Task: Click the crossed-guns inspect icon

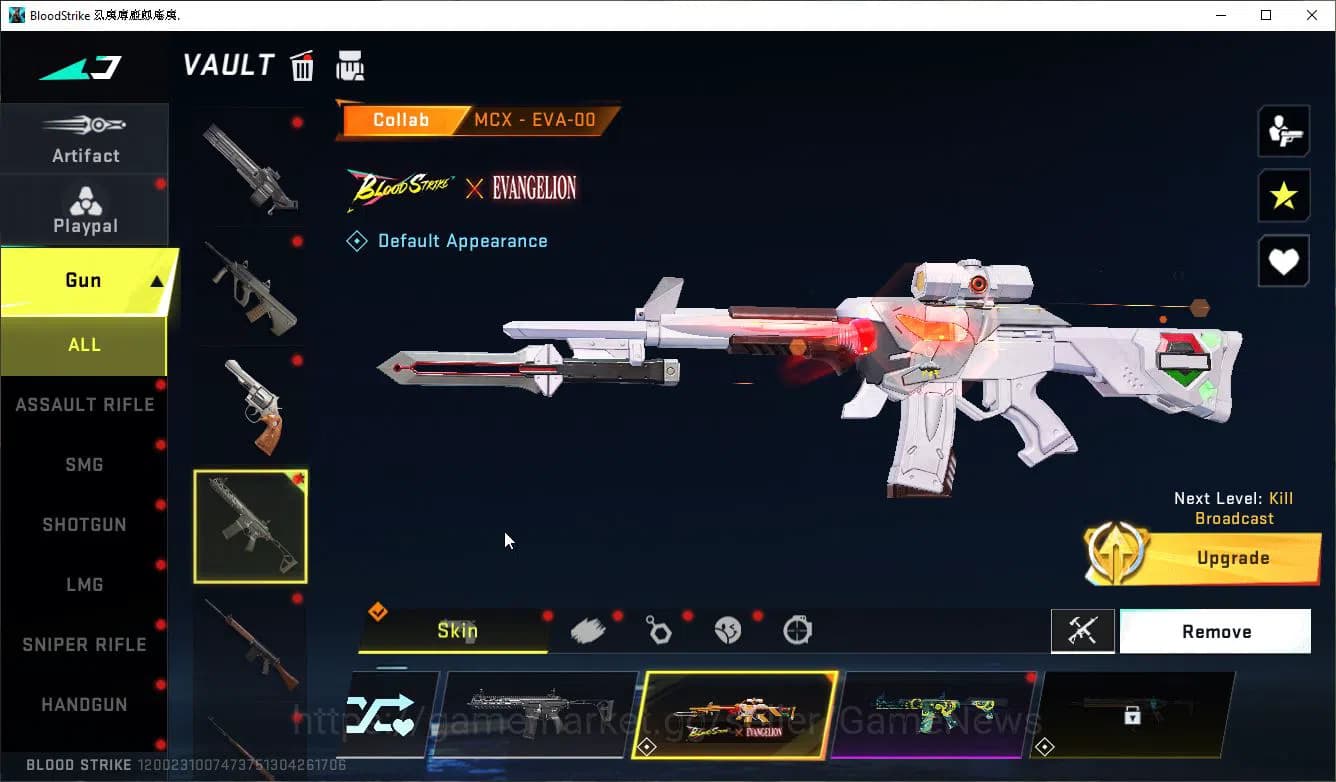Action: point(1083,631)
